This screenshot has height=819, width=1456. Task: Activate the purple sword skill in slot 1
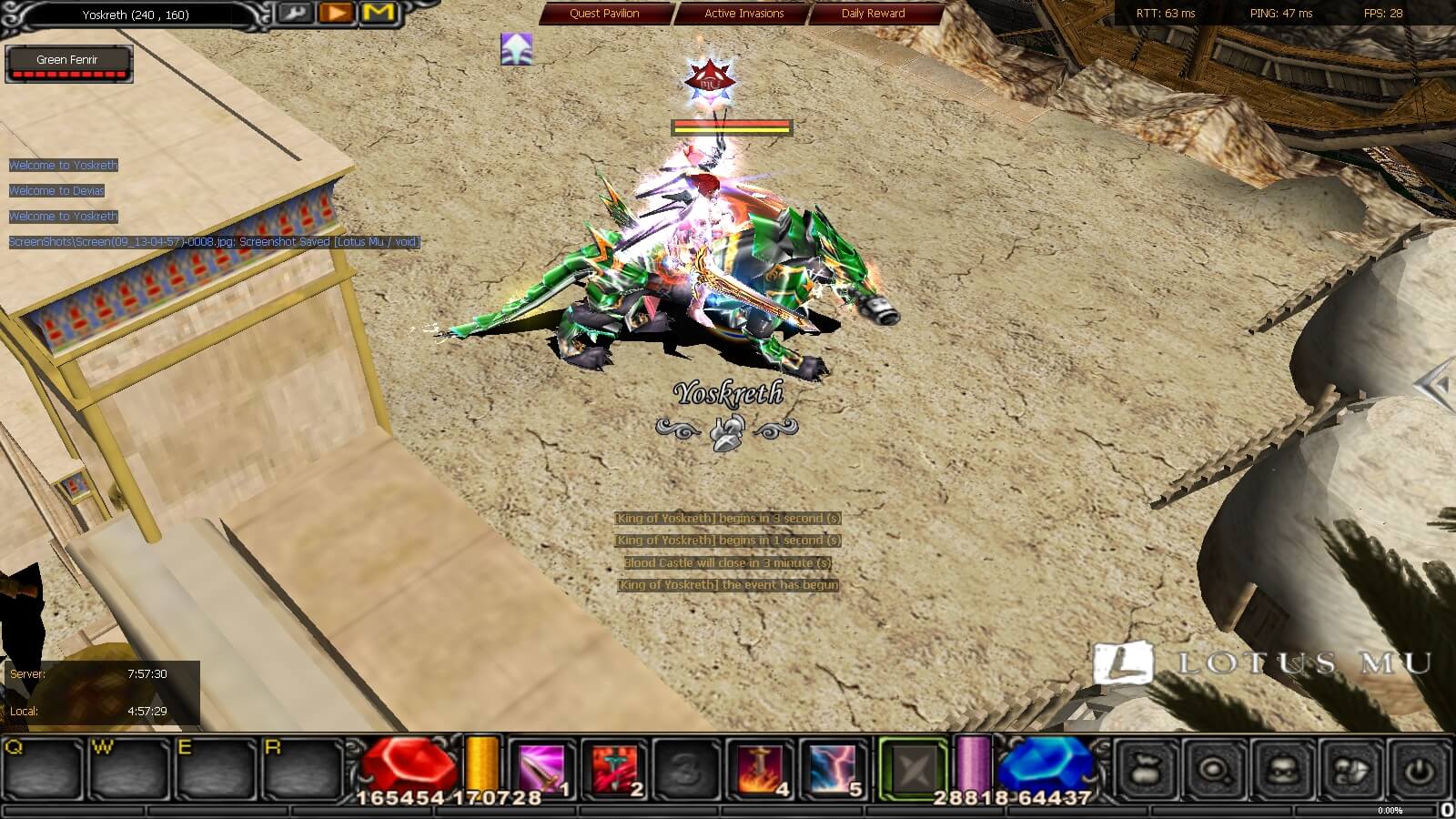541,769
